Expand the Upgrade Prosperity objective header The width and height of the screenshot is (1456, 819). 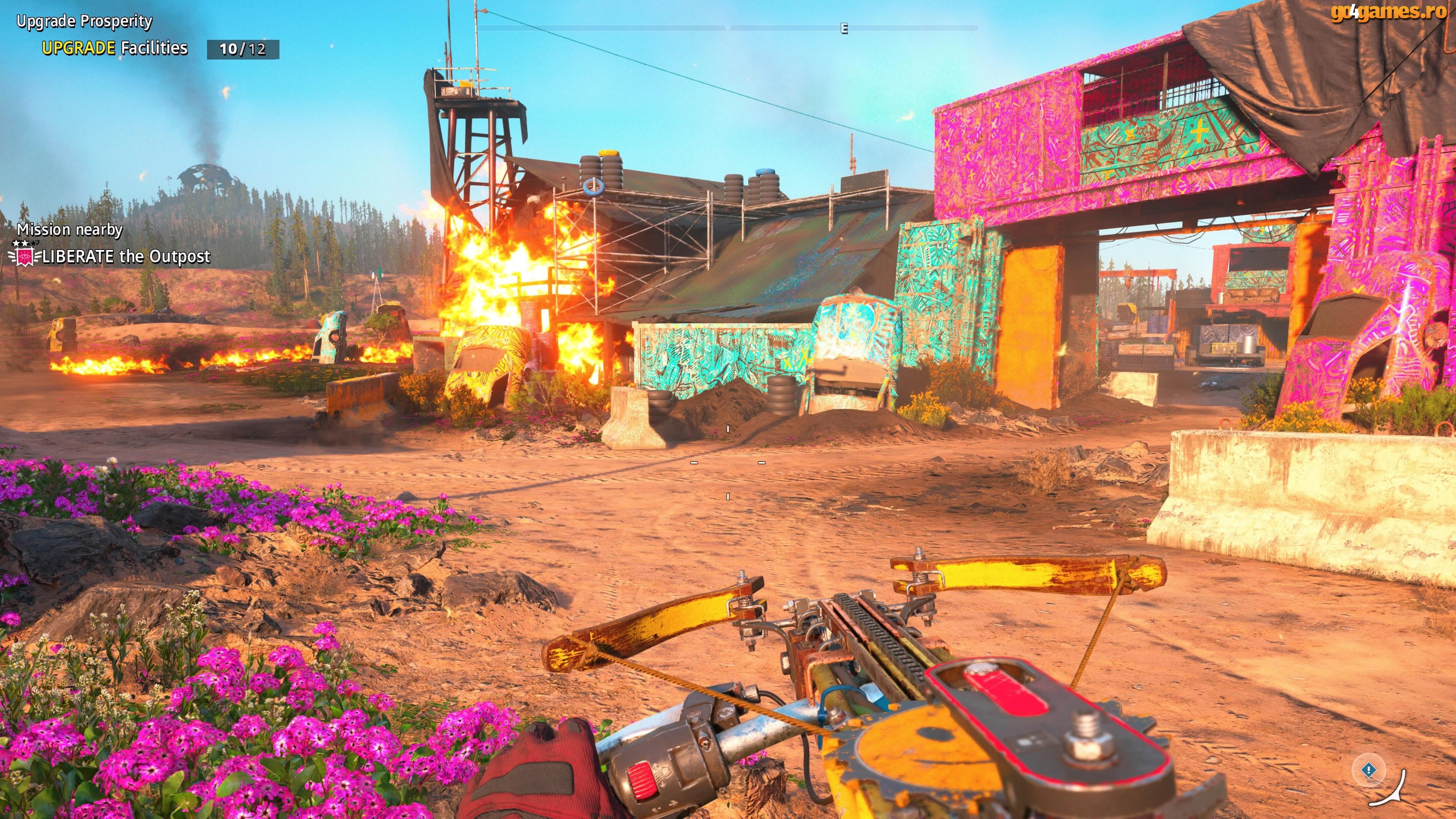click(x=83, y=22)
